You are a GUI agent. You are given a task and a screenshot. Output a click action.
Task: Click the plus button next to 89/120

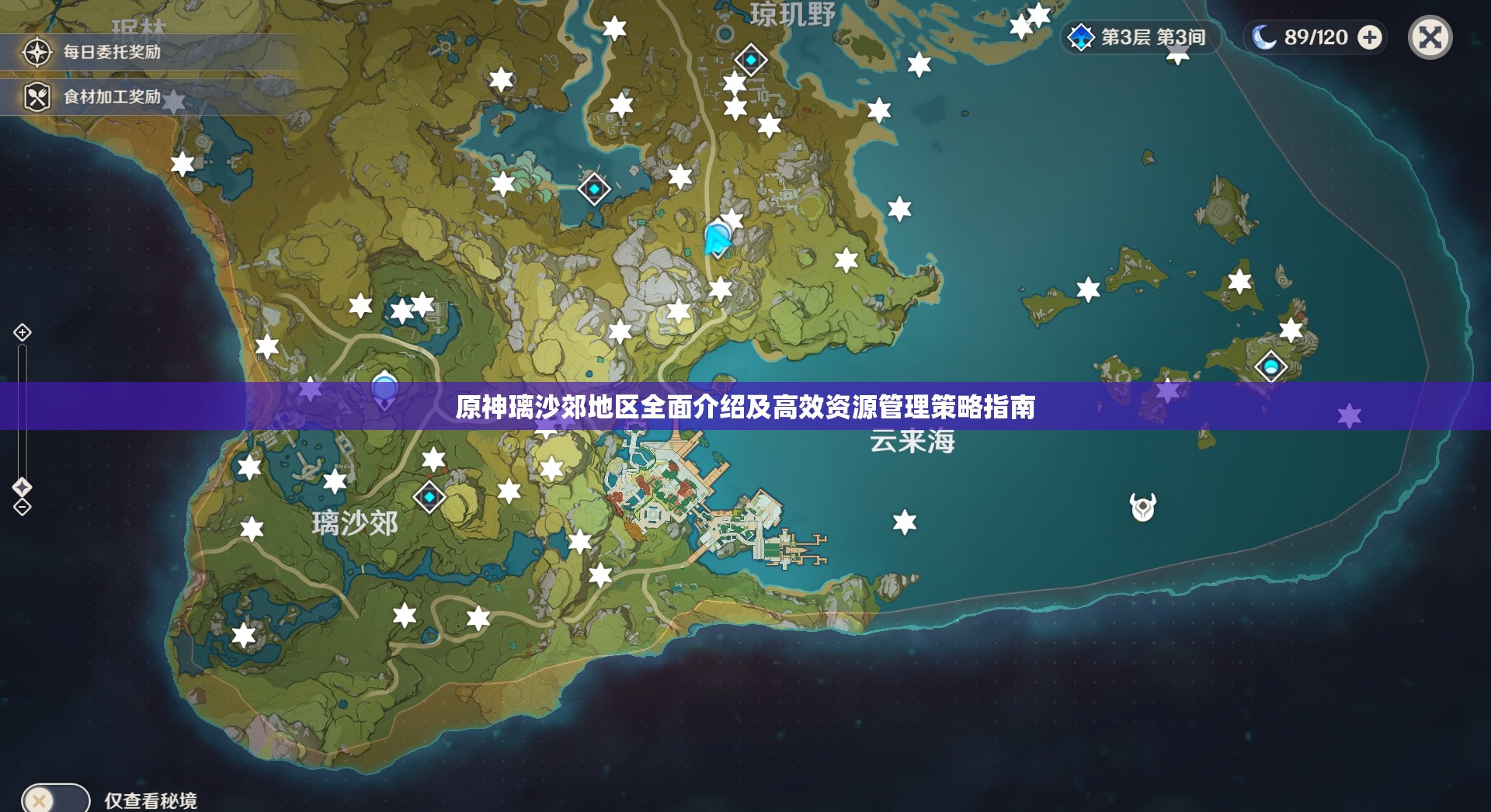pos(1371,36)
